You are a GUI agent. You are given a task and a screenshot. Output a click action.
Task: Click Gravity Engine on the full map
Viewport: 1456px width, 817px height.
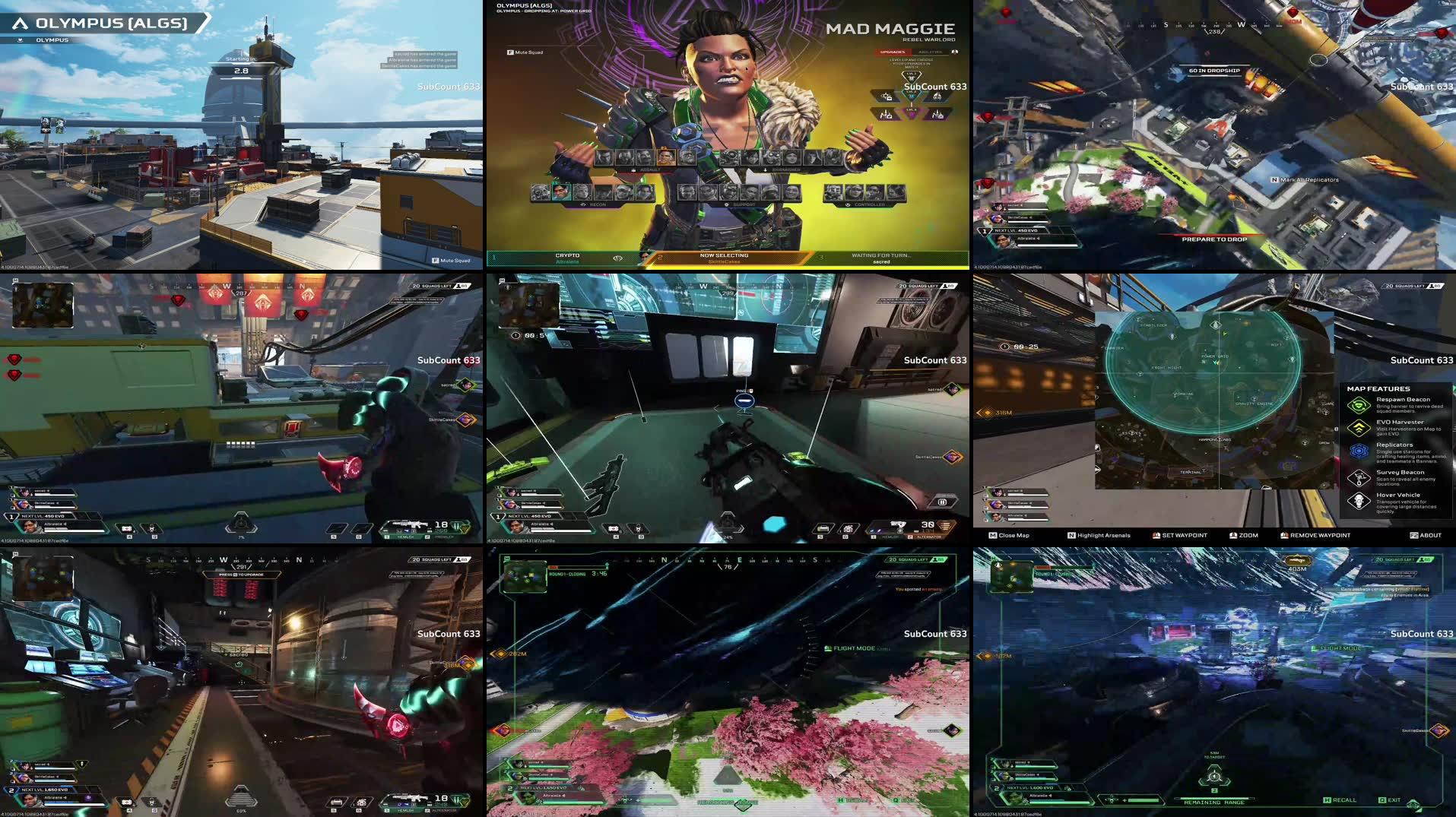pyautogui.click(x=1253, y=403)
